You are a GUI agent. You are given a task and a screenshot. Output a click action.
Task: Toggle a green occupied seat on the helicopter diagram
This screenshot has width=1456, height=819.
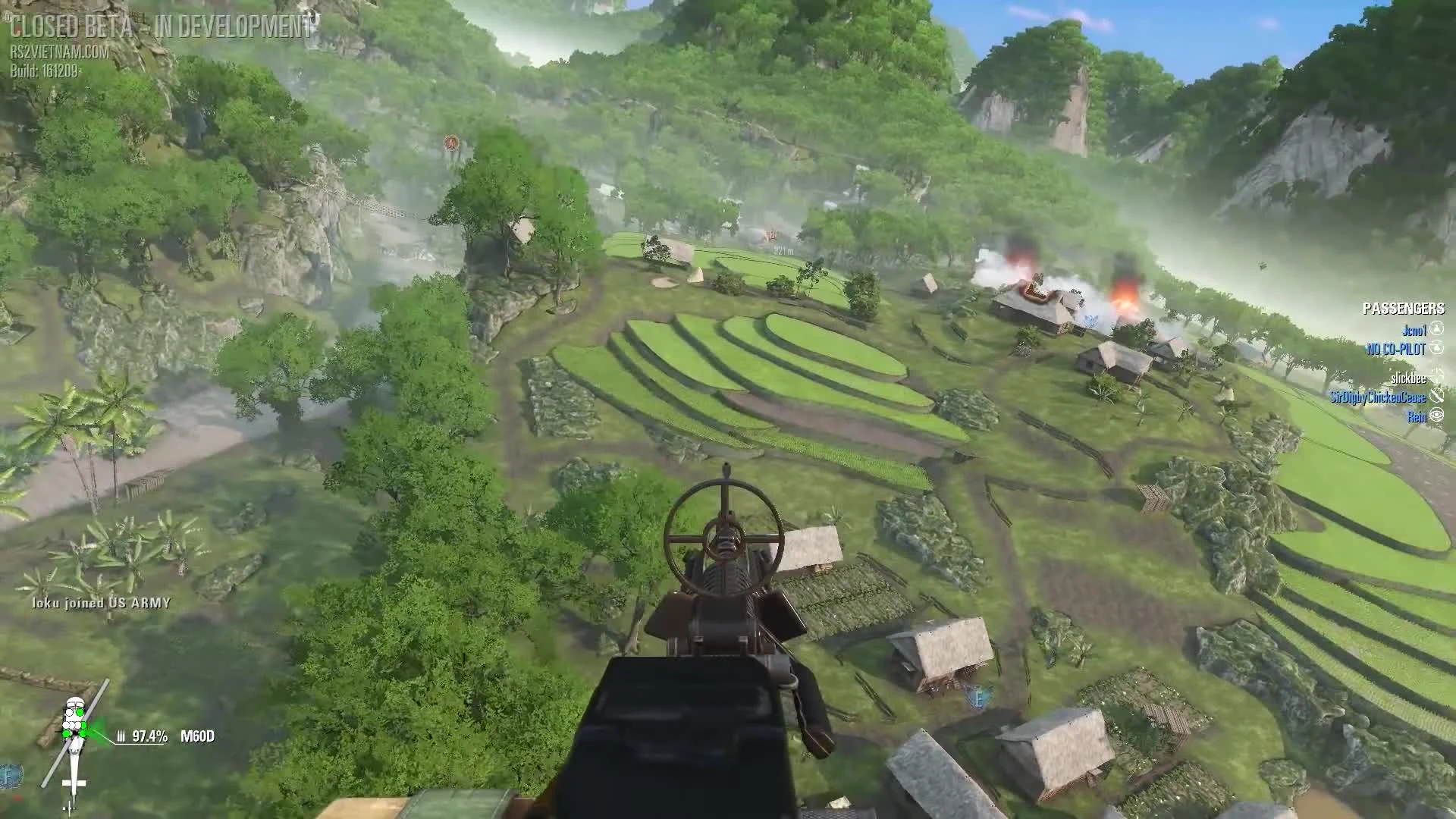pyautogui.click(x=80, y=712)
